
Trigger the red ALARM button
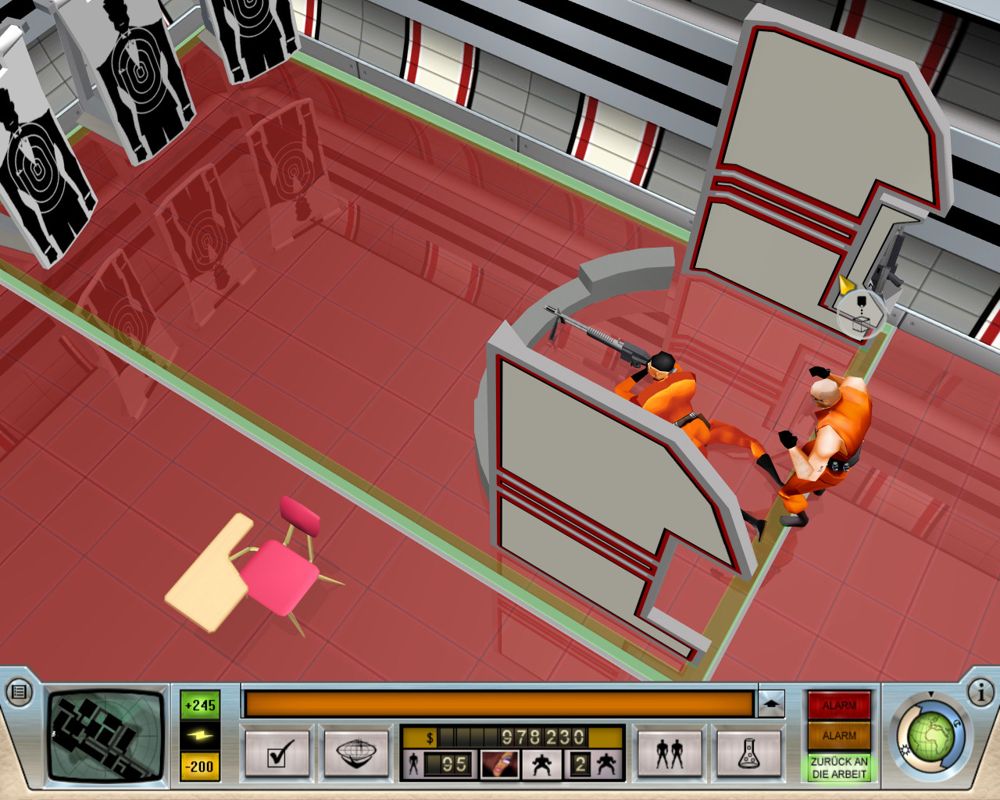840,705
